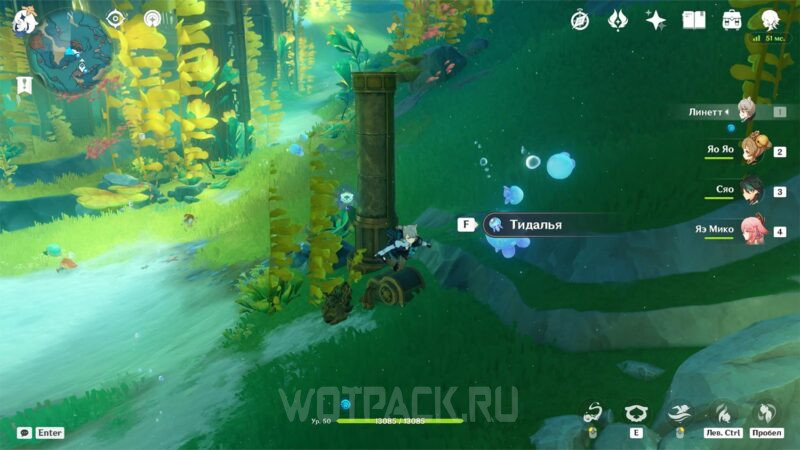Activate the ascend ability above Пробел

[x=766, y=411]
